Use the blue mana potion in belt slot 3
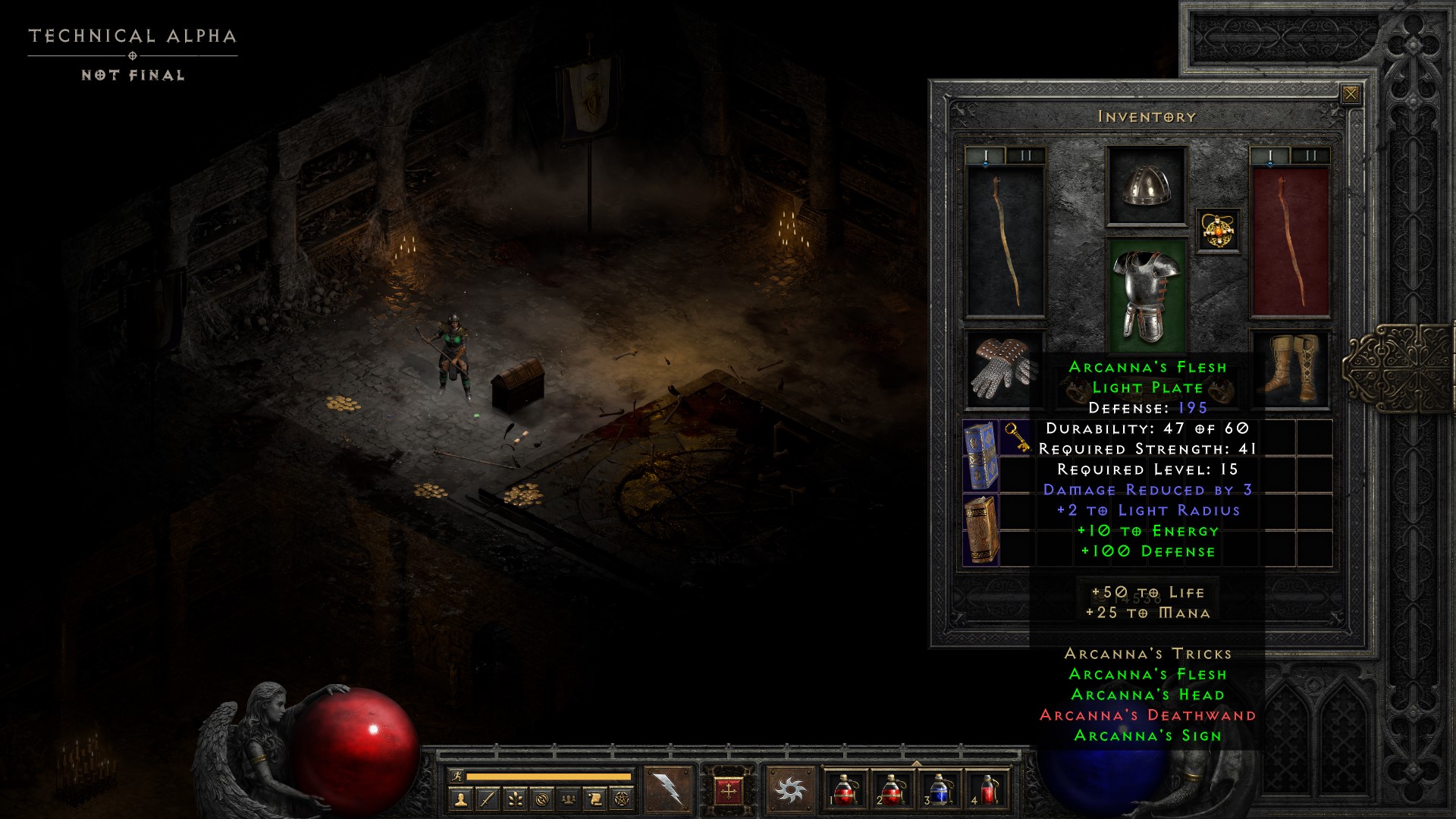Viewport: 1456px width, 819px height. click(x=940, y=789)
